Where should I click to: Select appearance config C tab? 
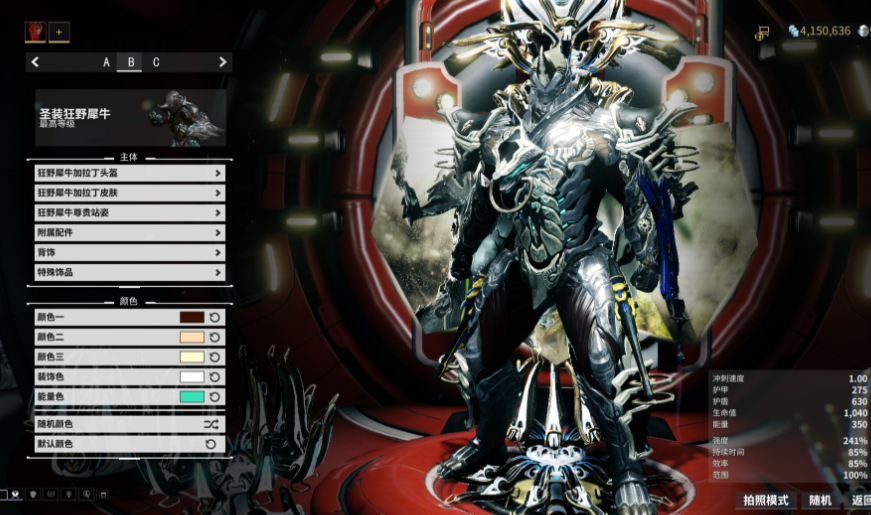click(x=156, y=62)
